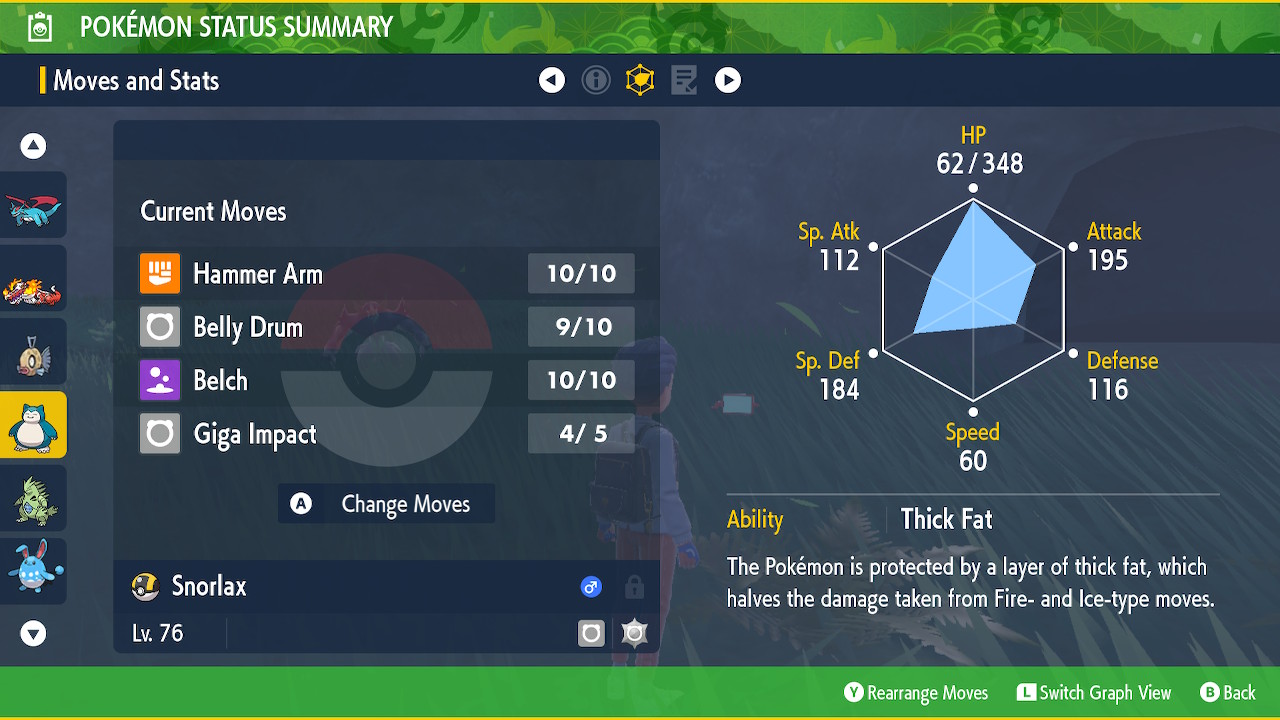Choose the red fiery Pokémon party slot
Image resolution: width=1280 pixels, height=720 pixels.
pos(33,279)
